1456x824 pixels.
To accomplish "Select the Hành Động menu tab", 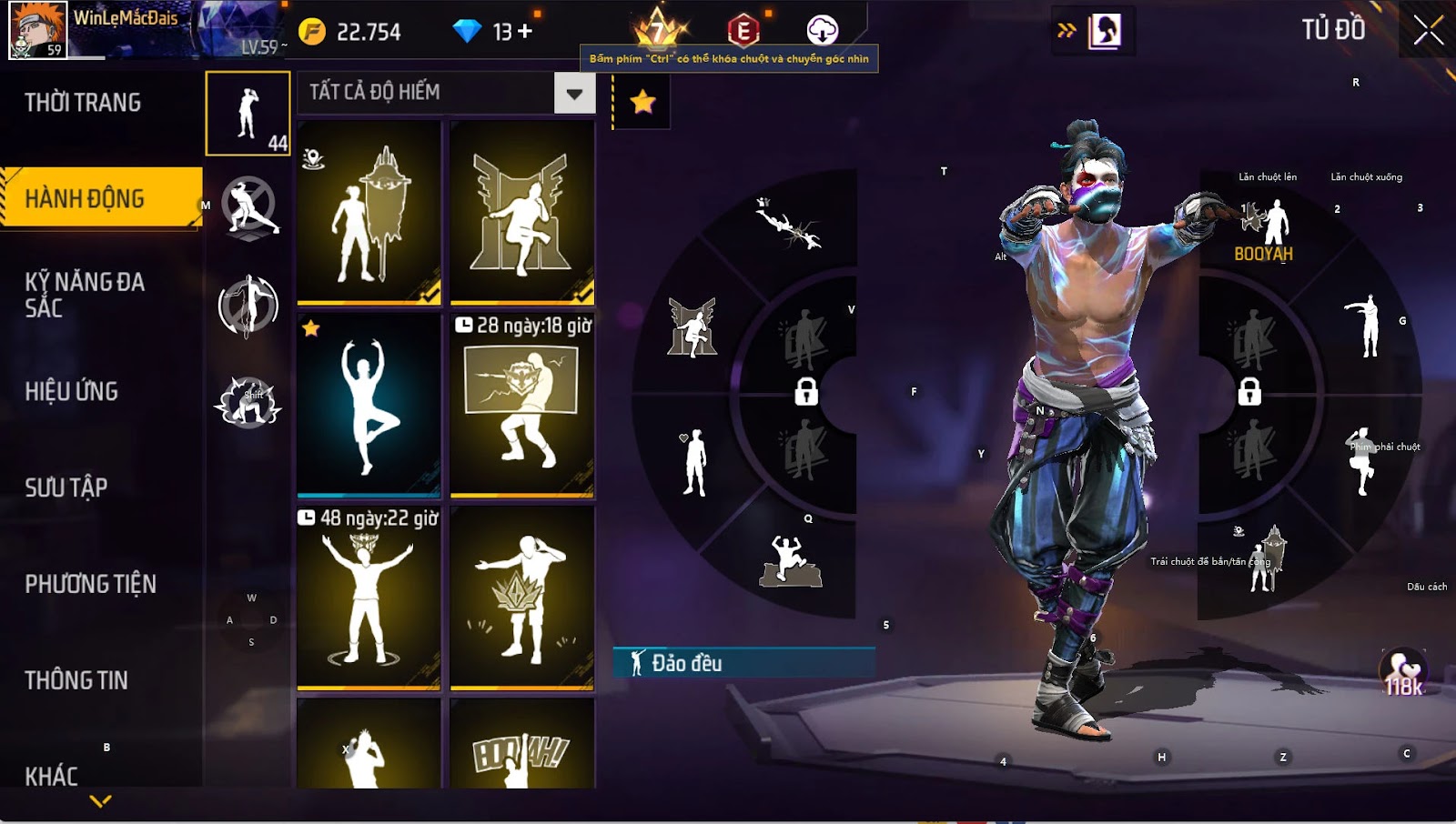I will 85,198.
